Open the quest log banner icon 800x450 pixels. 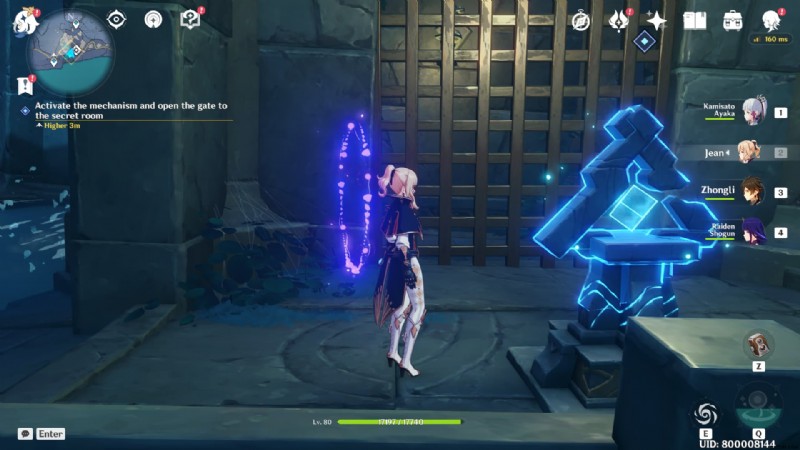pyautogui.click(x=26, y=86)
